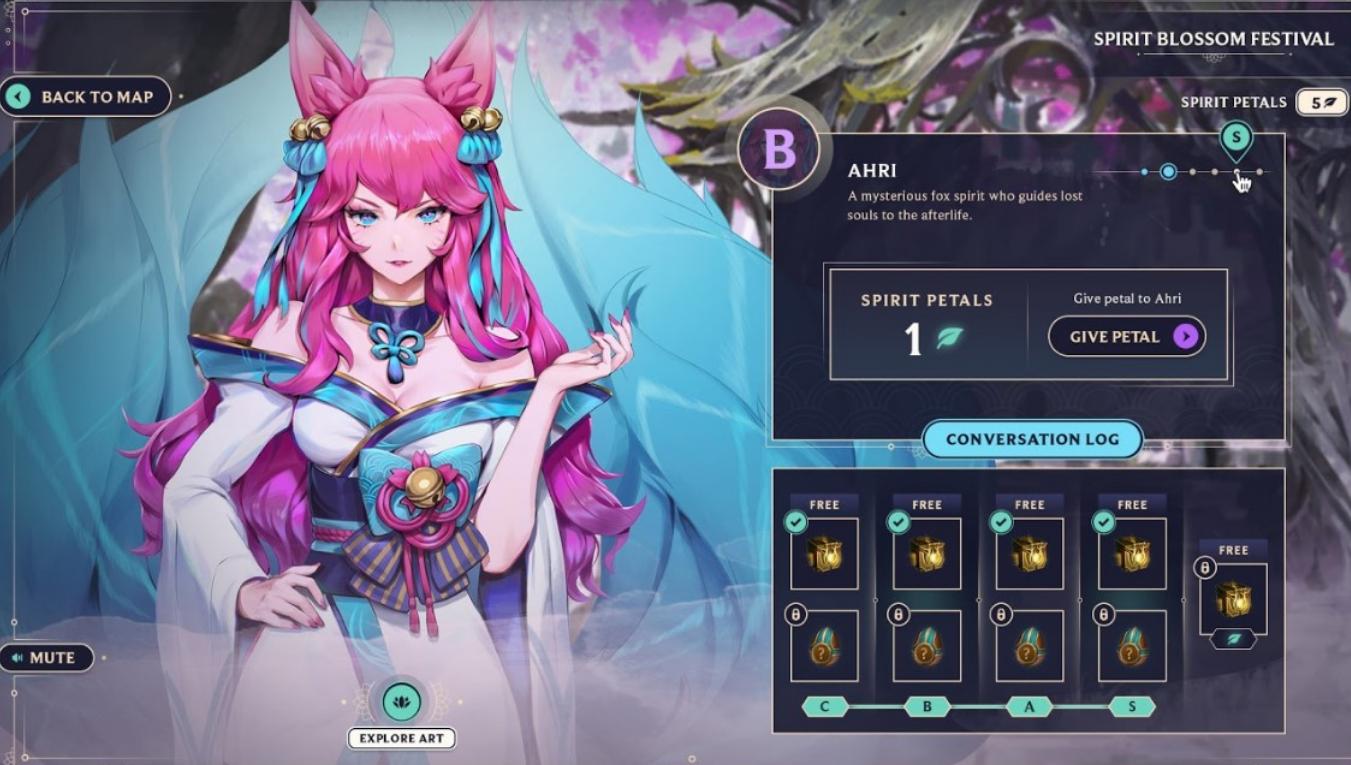This screenshot has width=1351, height=765.
Task: Open the Conversation Log
Action: point(1032,439)
